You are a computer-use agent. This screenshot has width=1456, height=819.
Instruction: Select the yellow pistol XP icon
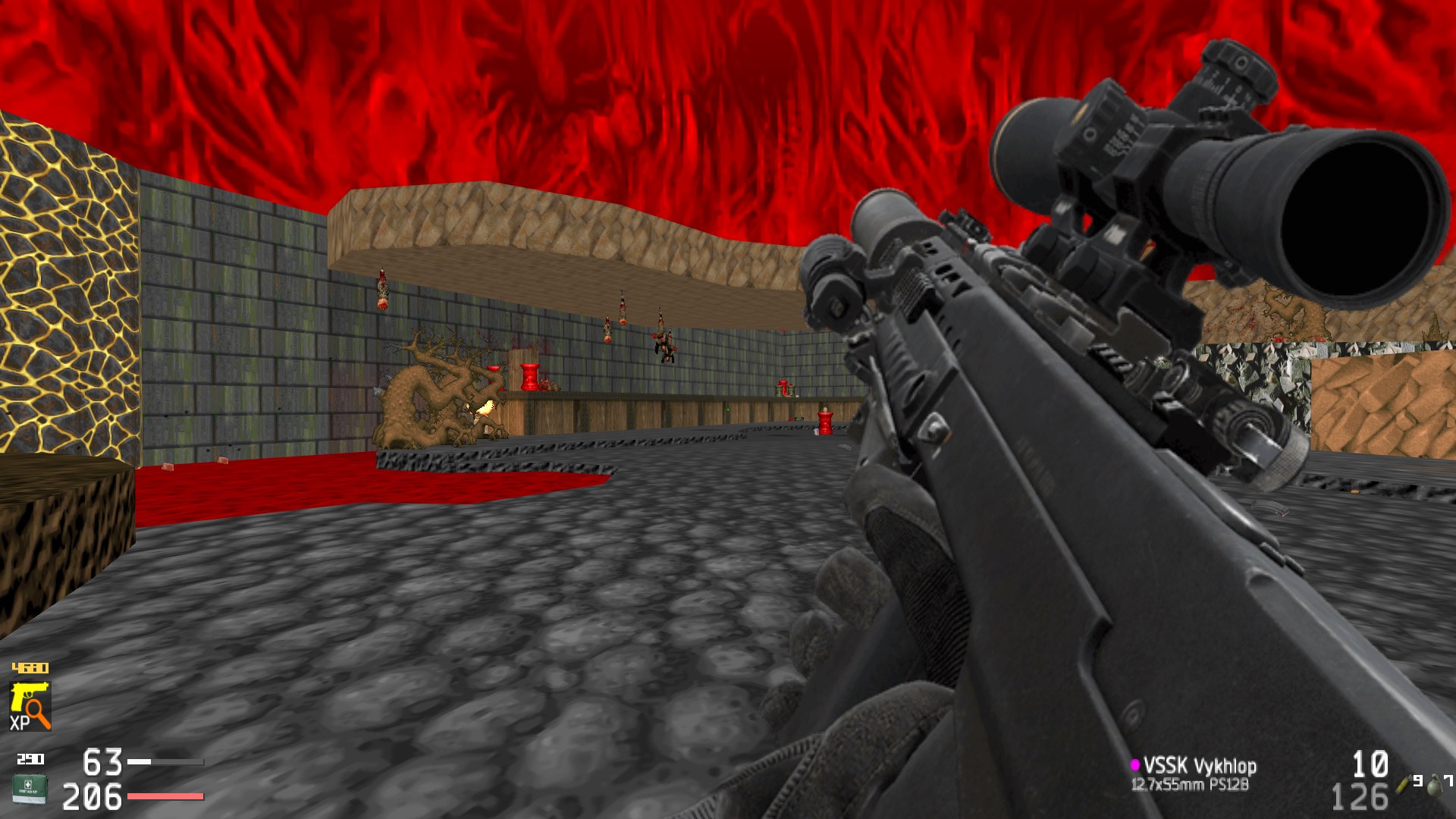(30, 705)
